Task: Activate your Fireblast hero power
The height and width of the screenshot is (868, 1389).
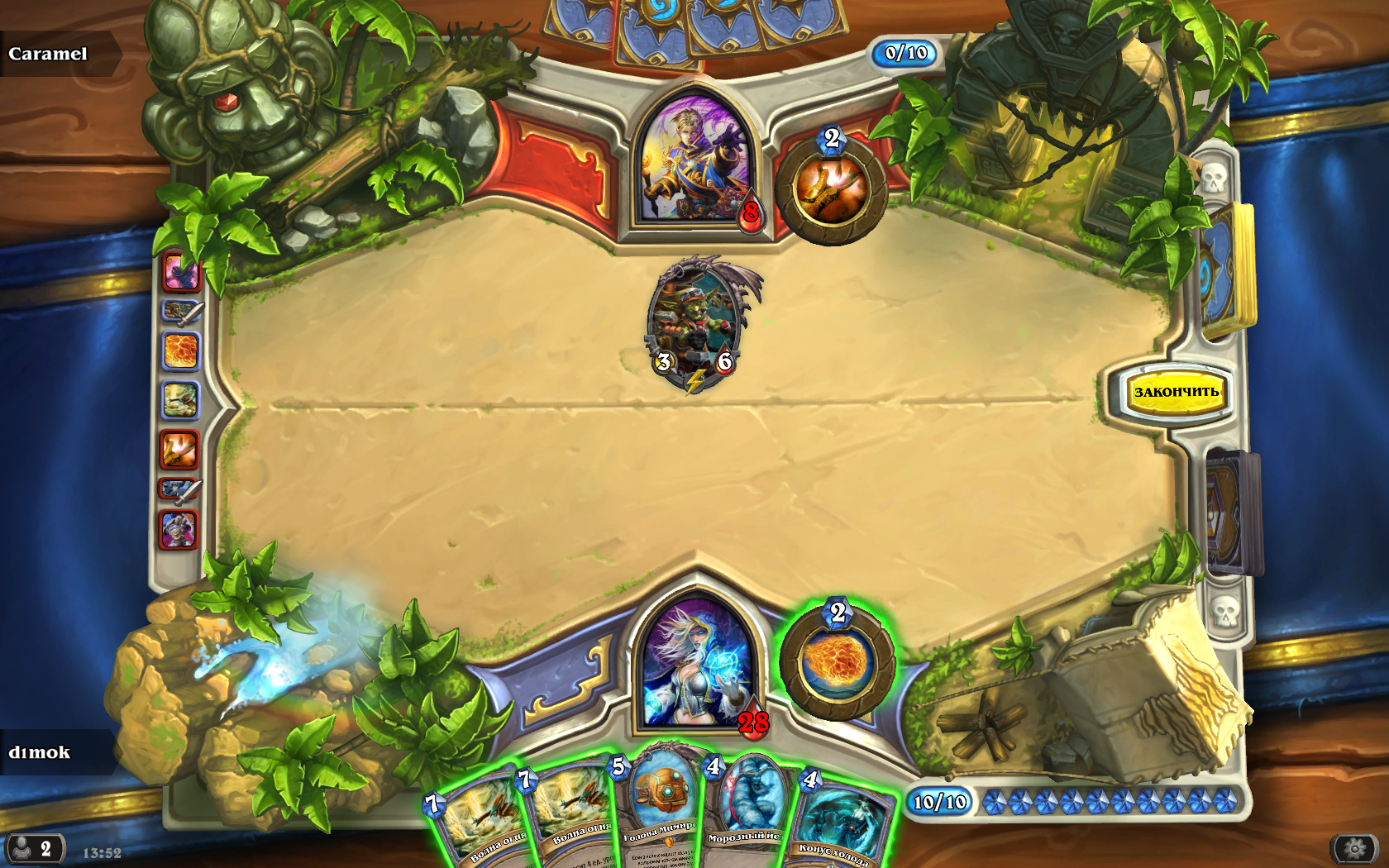Action: click(x=836, y=663)
